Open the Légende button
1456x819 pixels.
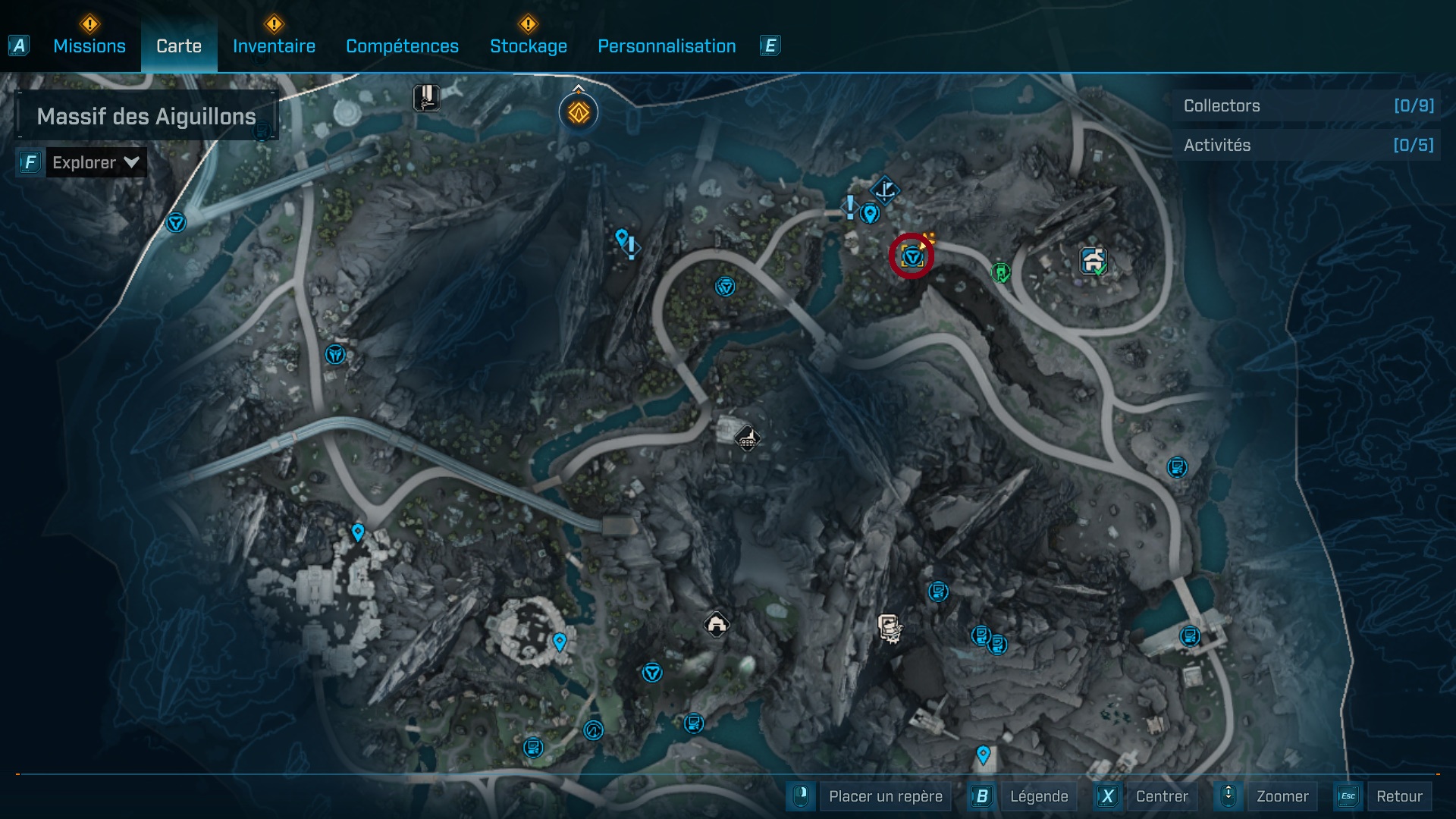click(1038, 796)
